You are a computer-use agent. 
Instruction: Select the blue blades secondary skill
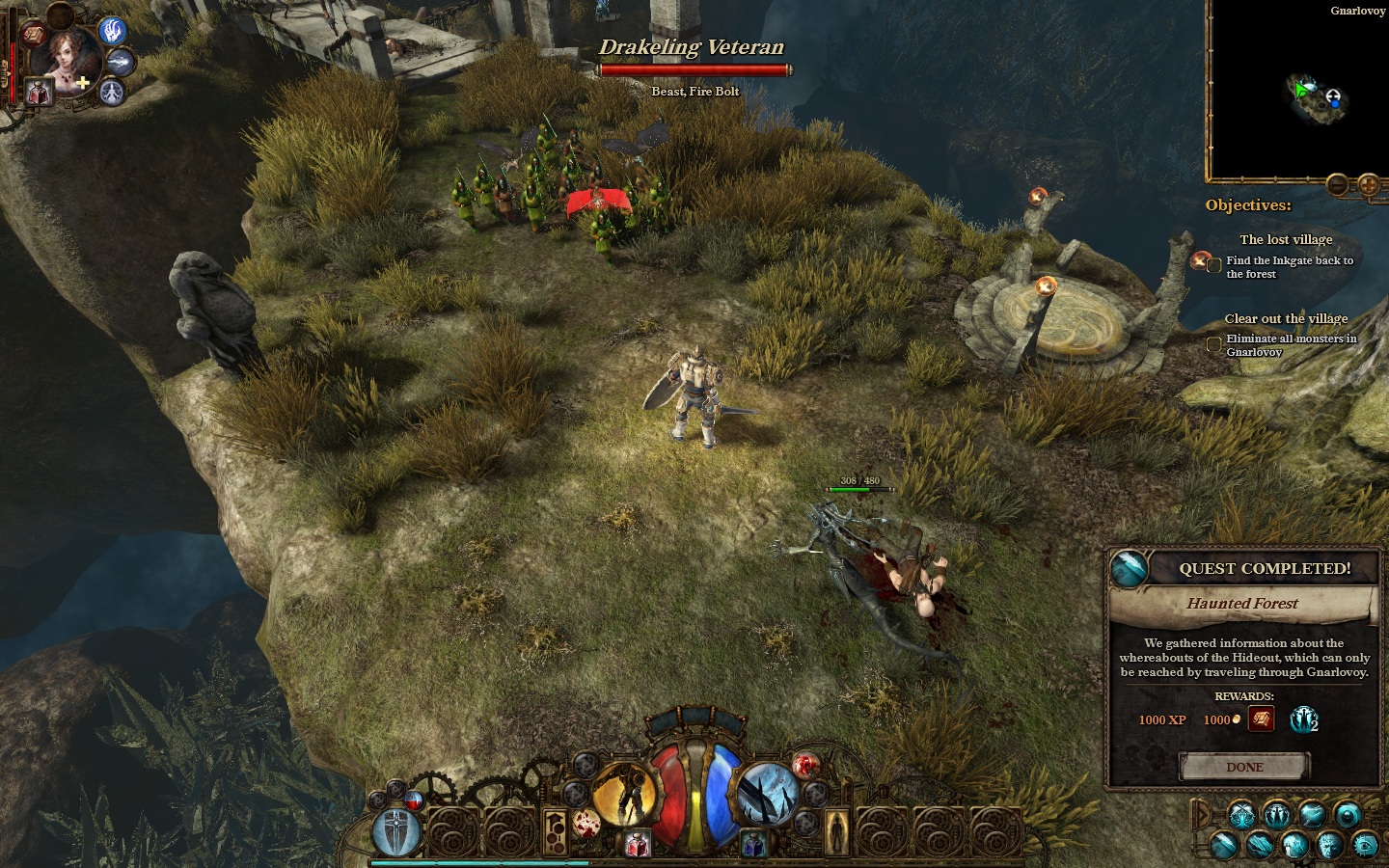click(769, 795)
